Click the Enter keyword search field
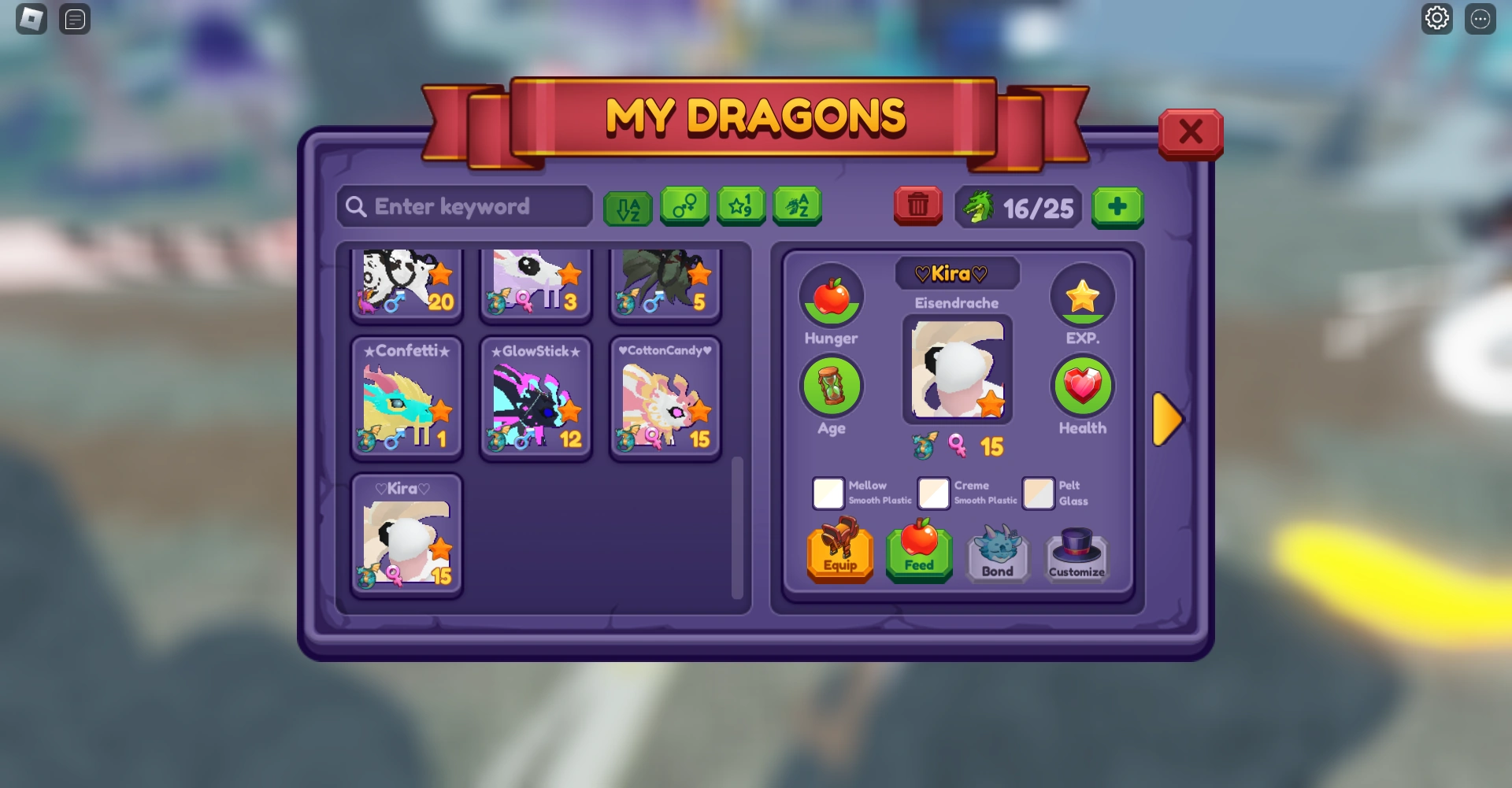1512x788 pixels. click(x=463, y=206)
